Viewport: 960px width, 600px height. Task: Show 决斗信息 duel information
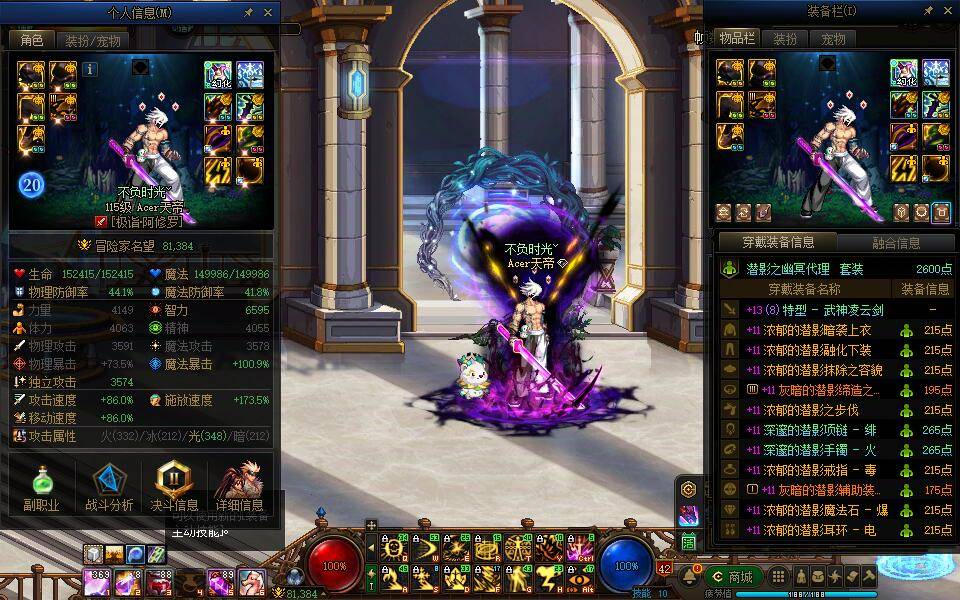point(174,488)
